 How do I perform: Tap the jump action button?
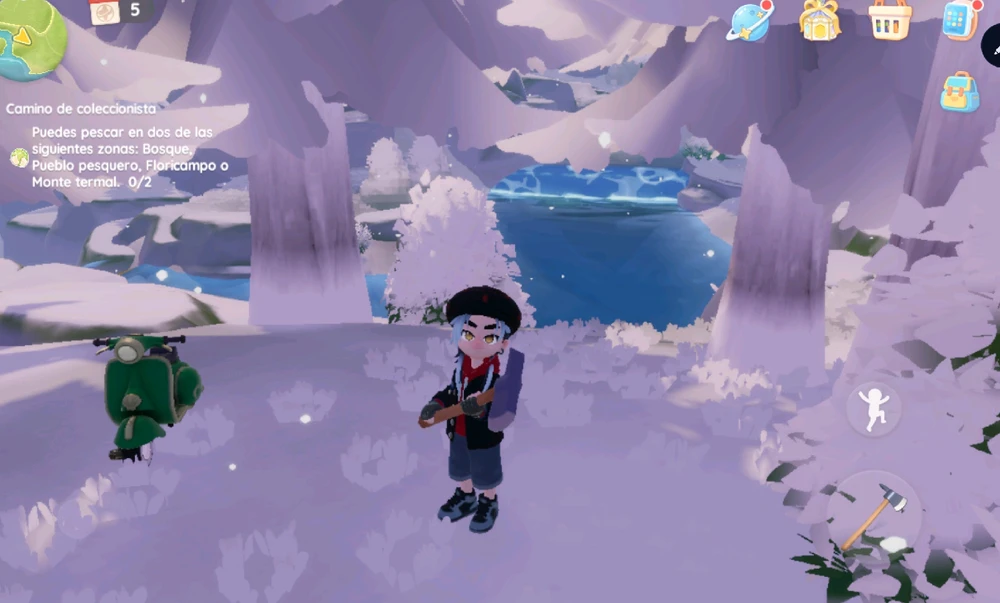click(873, 408)
